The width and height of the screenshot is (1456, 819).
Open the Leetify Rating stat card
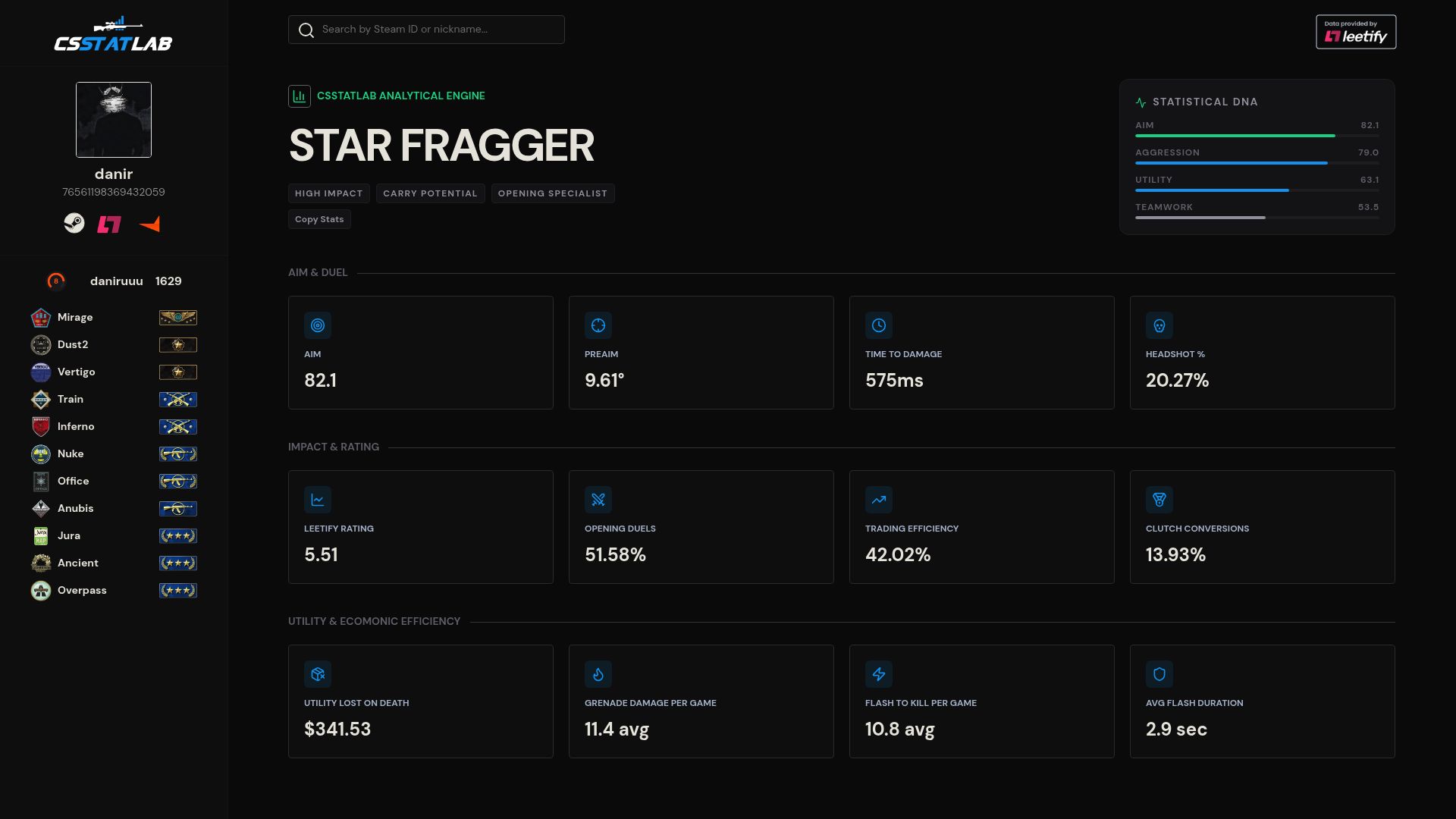[420, 527]
